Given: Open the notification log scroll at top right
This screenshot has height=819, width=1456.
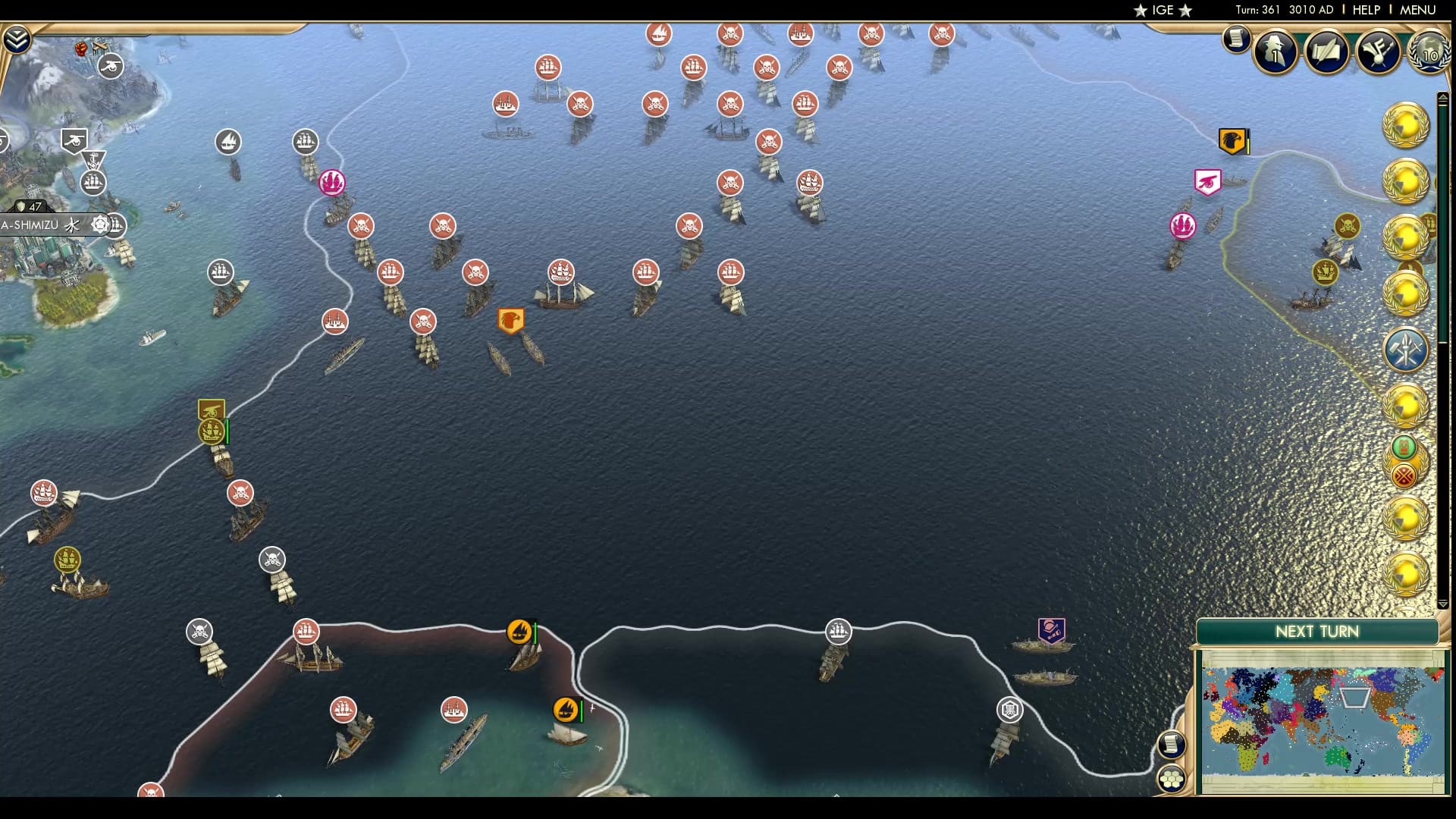Looking at the screenshot, I should tap(1237, 40).
